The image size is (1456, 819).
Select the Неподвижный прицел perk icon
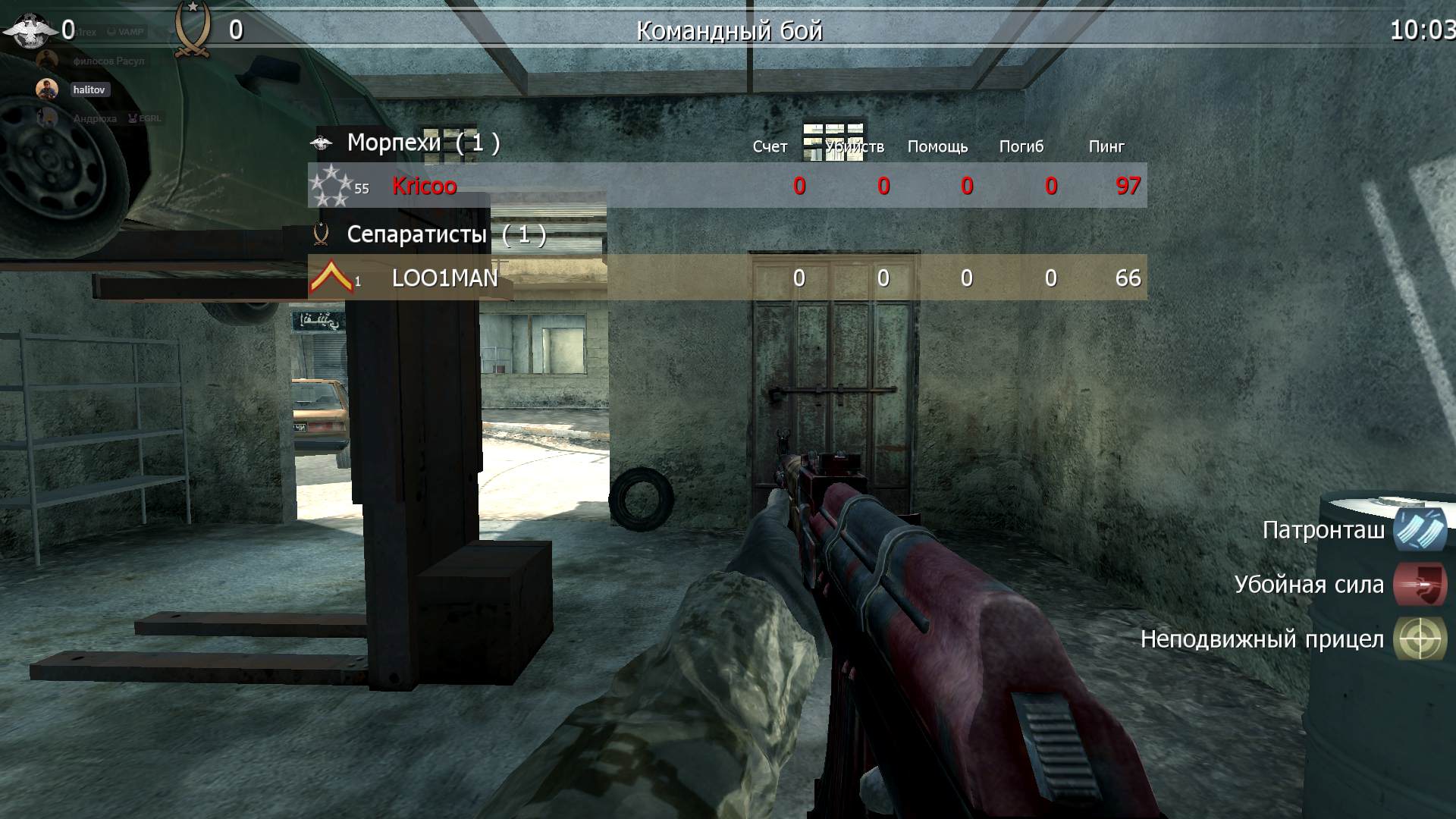tap(1421, 639)
